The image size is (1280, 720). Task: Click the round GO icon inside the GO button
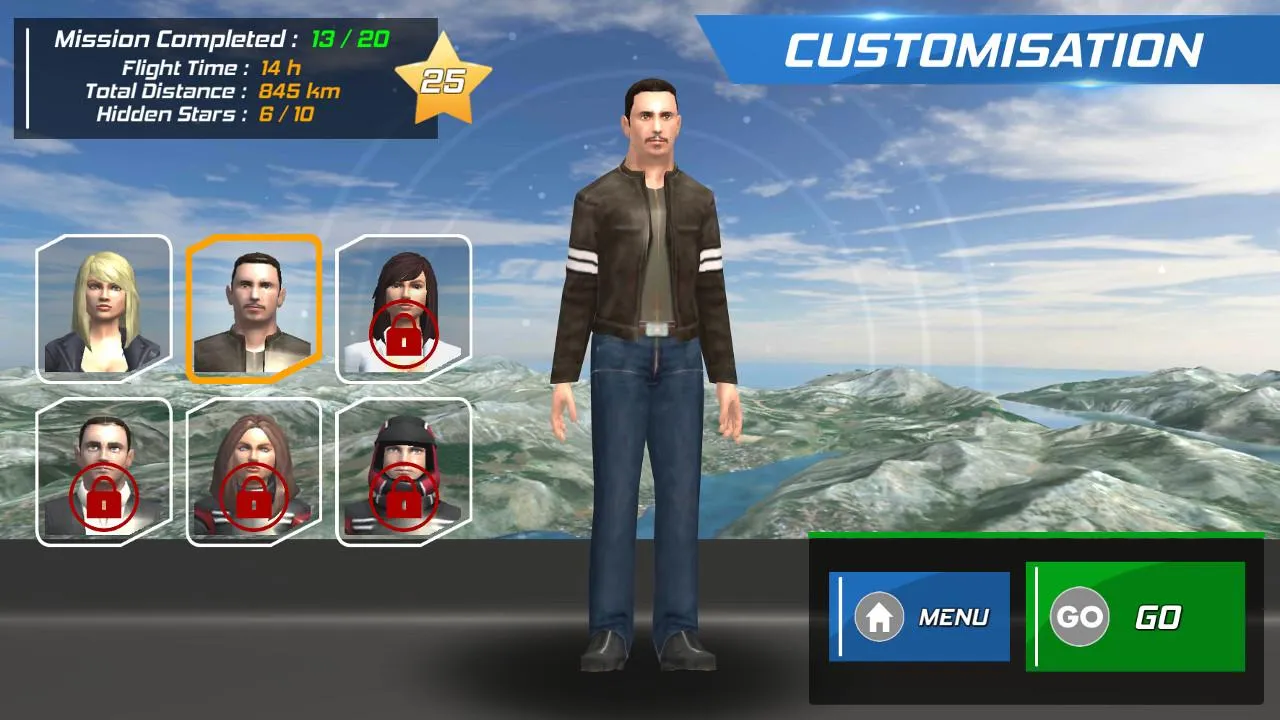coord(1081,617)
